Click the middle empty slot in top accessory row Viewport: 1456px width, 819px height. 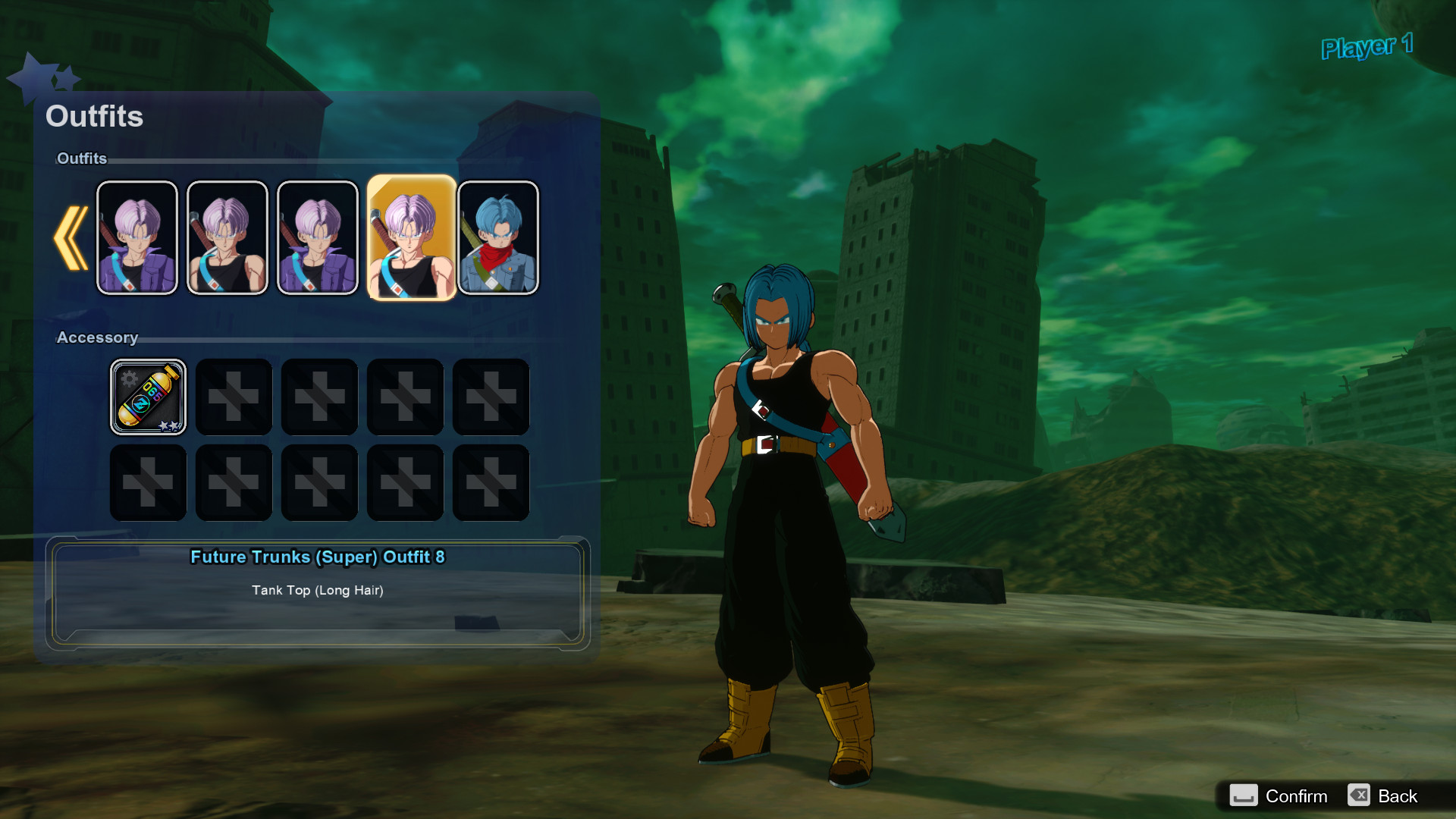click(319, 397)
